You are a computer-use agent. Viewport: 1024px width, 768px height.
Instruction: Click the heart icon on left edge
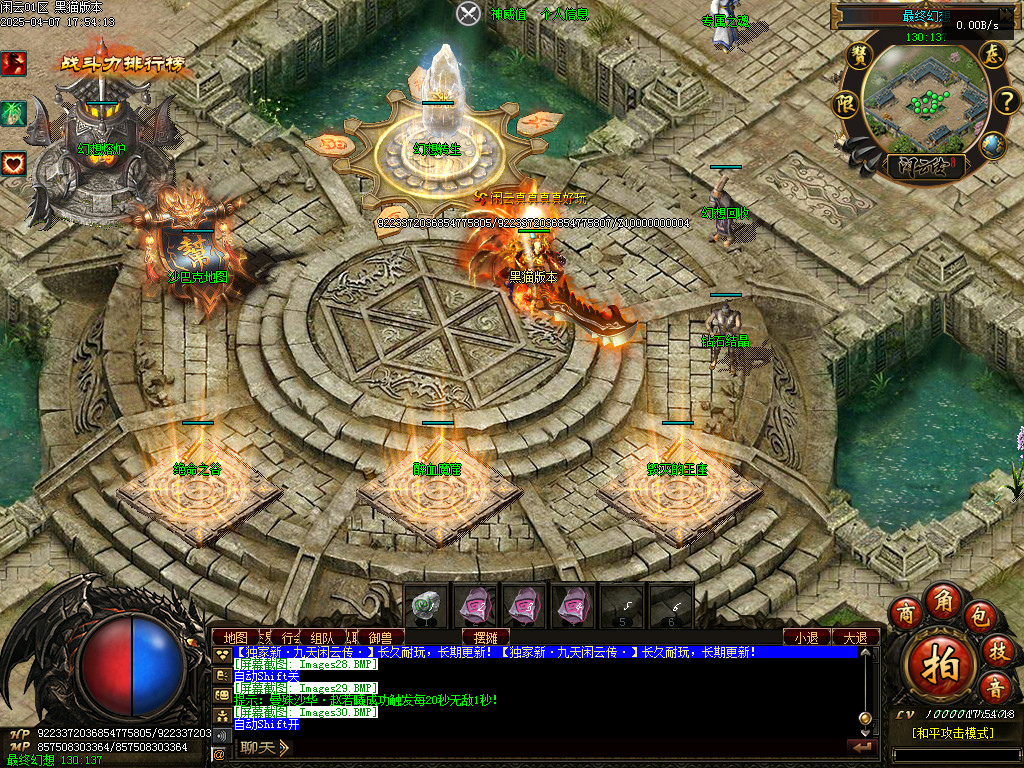tap(13, 163)
